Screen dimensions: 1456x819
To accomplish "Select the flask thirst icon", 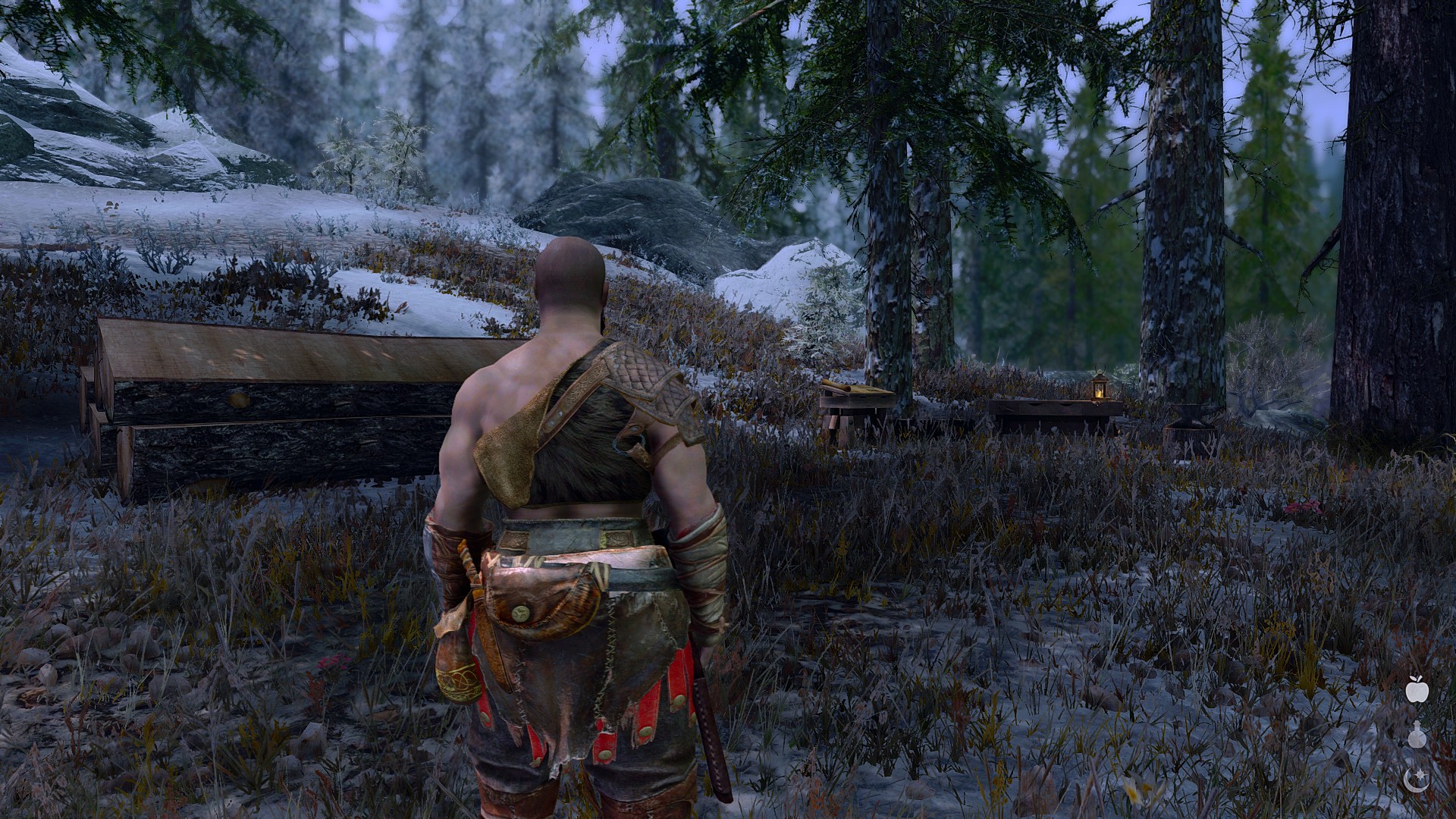I will click(x=1417, y=735).
